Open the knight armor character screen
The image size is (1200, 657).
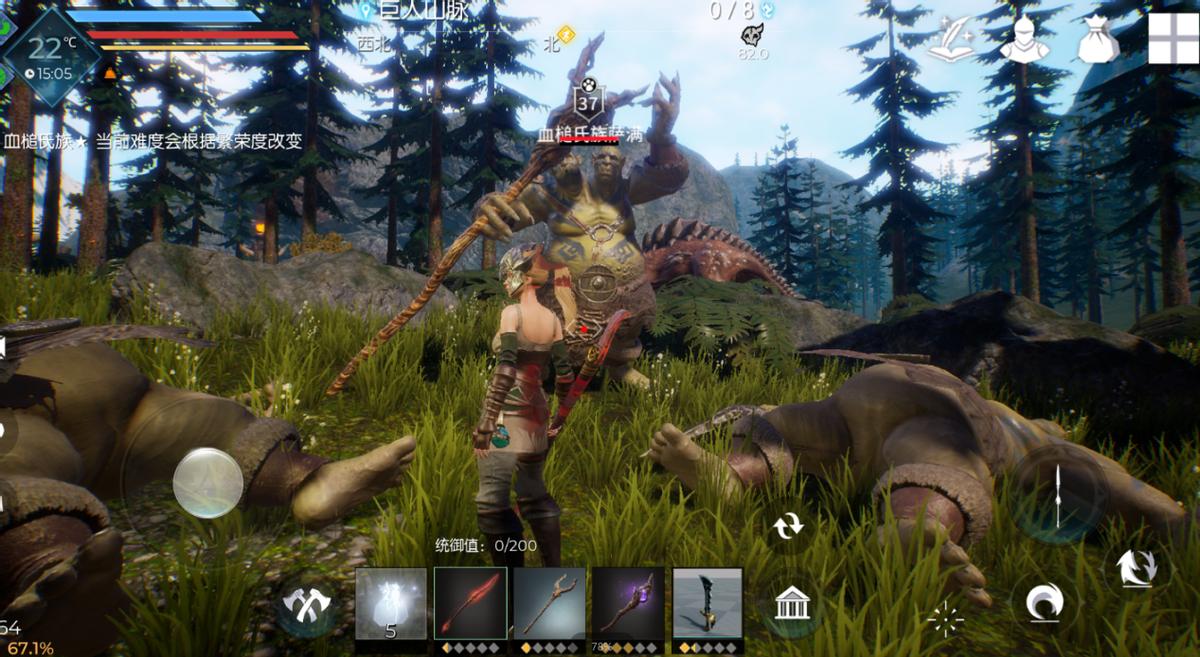(x=1024, y=40)
